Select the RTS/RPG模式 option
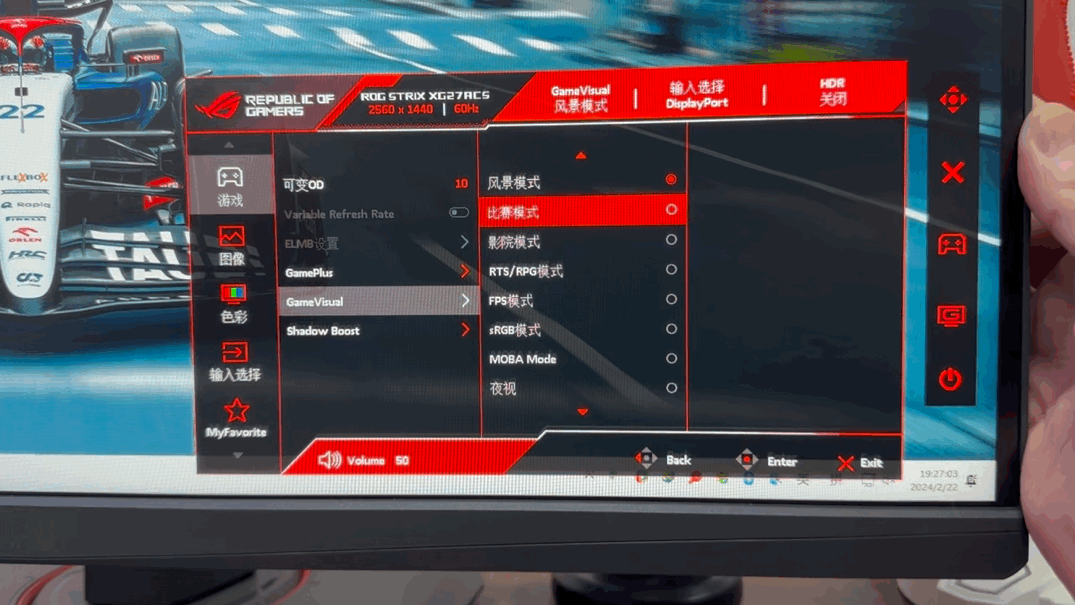The image size is (1075, 605). pyautogui.click(x=581, y=270)
